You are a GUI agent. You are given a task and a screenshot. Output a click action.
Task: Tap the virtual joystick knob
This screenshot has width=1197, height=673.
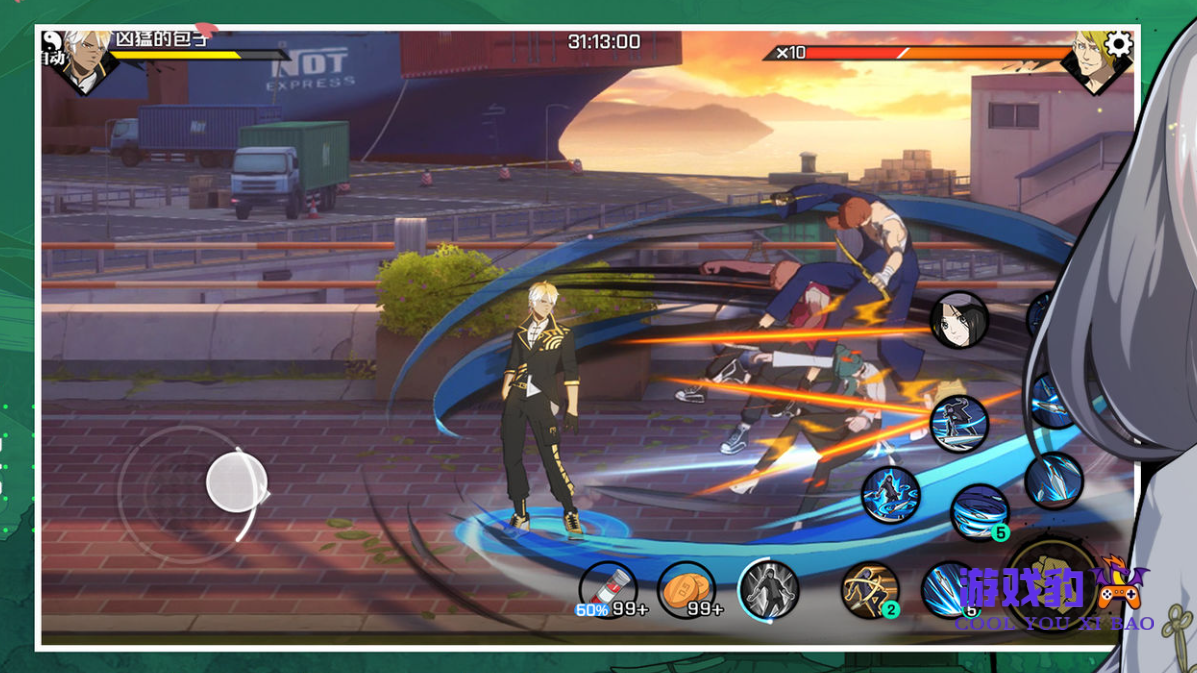click(236, 481)
